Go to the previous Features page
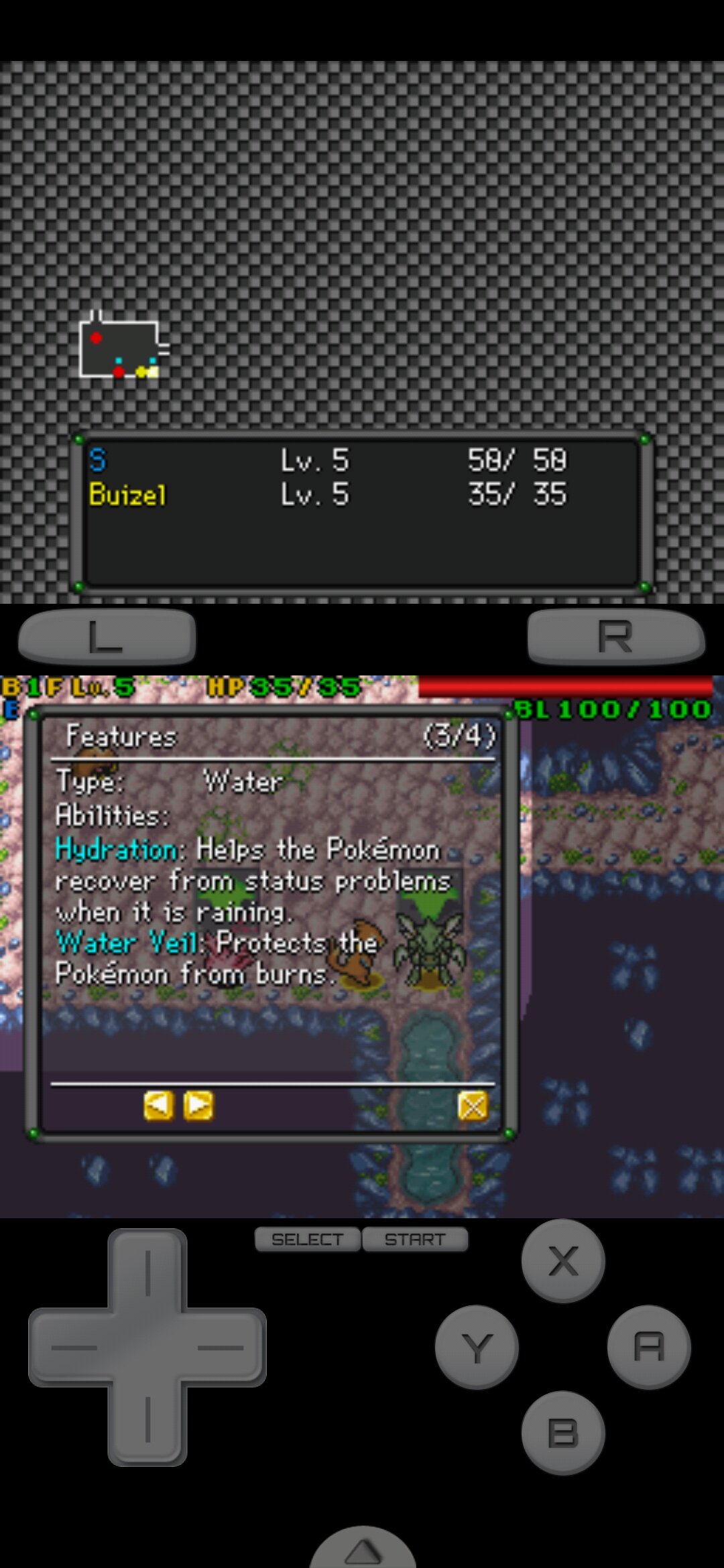724x1568 pixels. pyautogui.click(x=158, y=1106)
